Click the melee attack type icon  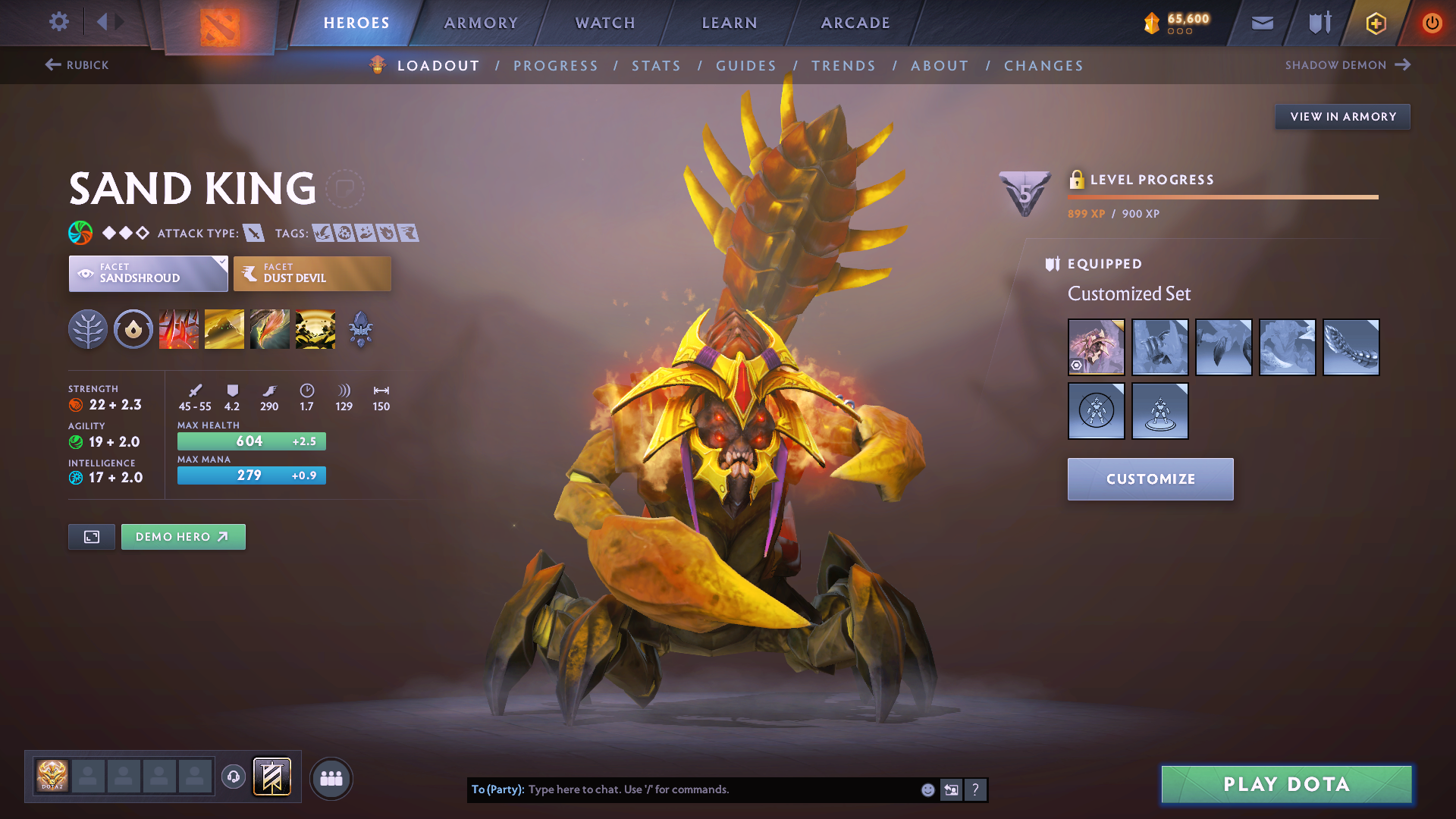click(253, 233)
